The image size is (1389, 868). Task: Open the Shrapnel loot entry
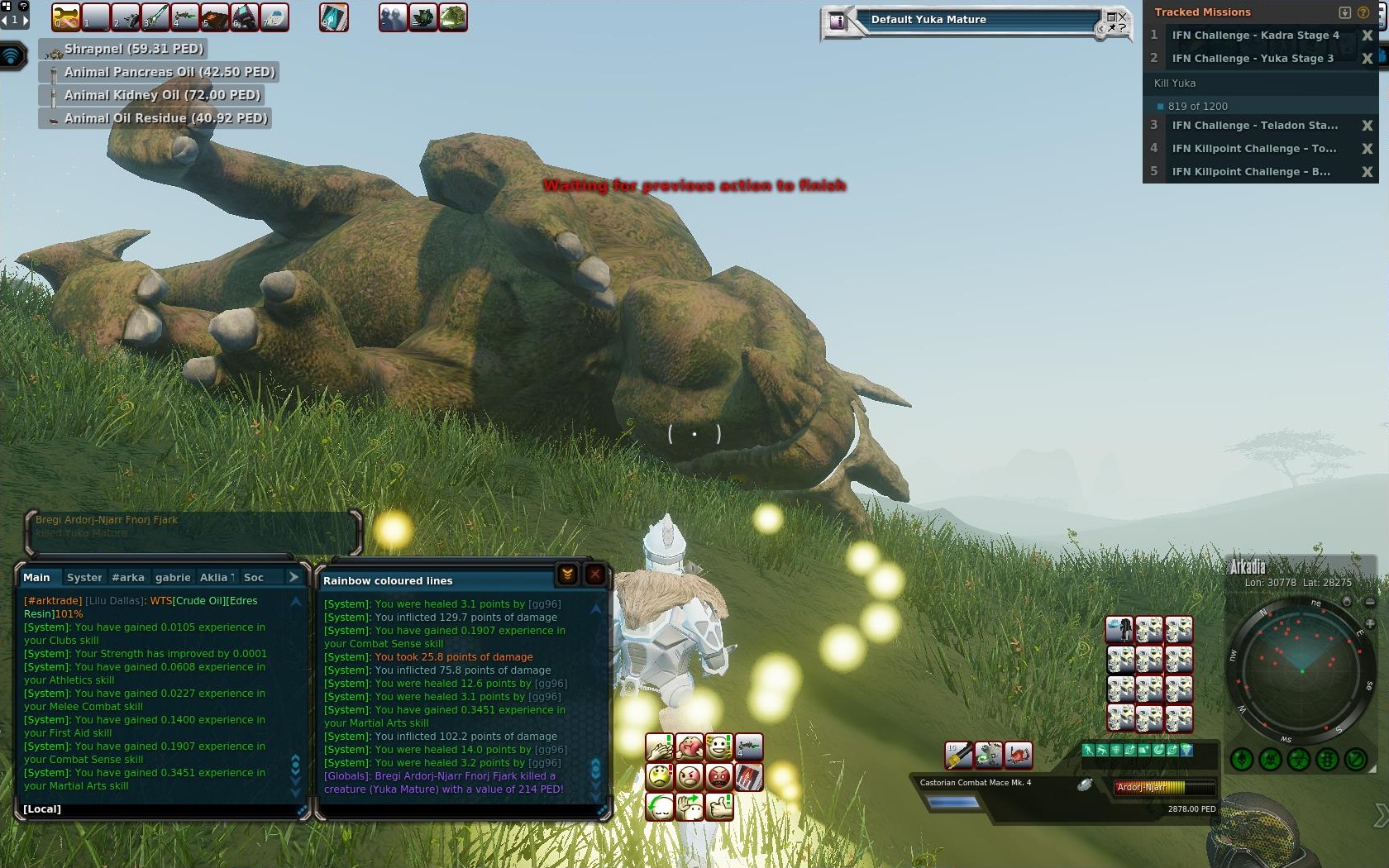(x=134, y=50)
